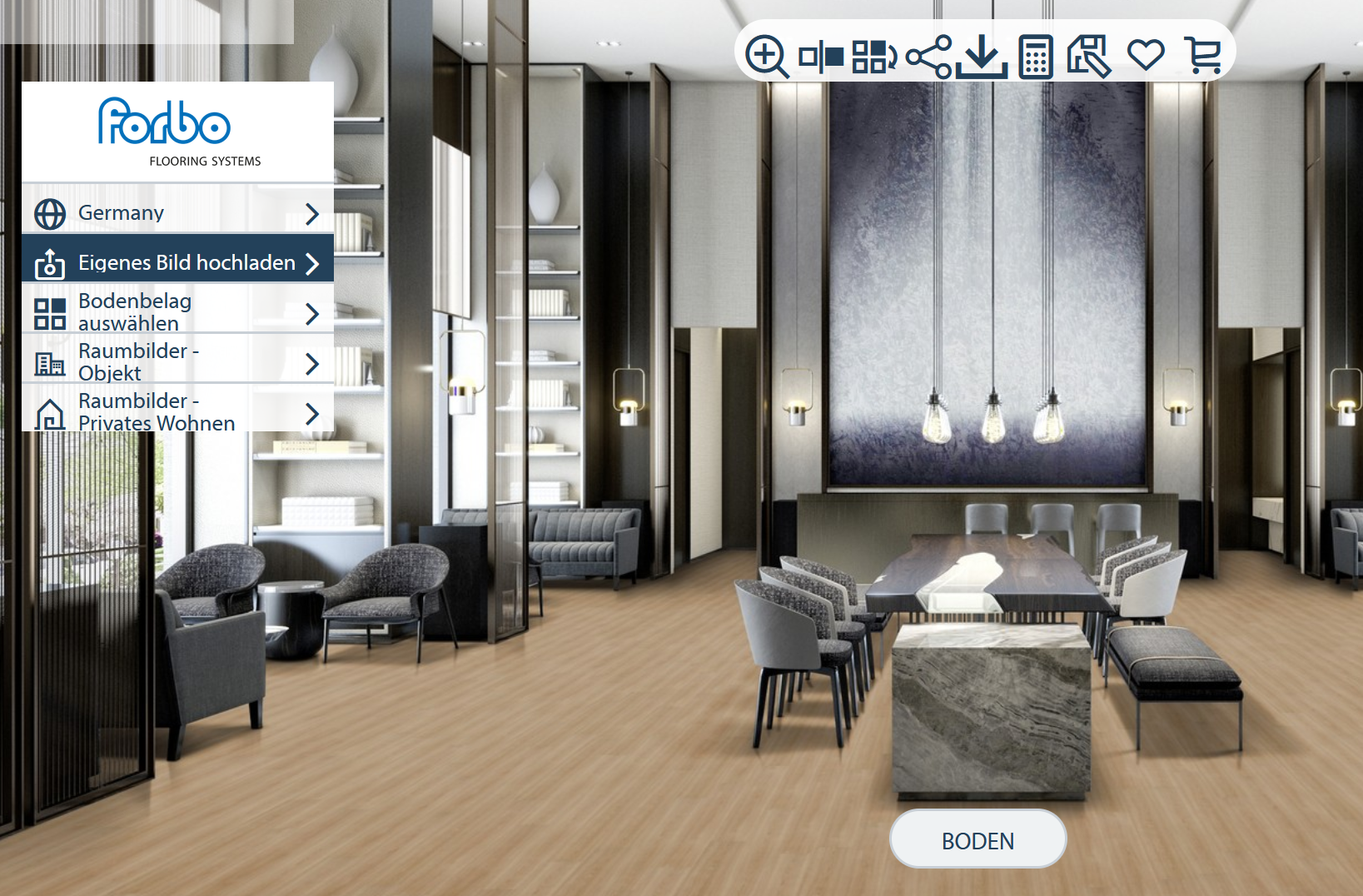This screenshot has height=896, width=1363.
Task: Click the rotate pattern tiles icon
Action: point(873,57)
